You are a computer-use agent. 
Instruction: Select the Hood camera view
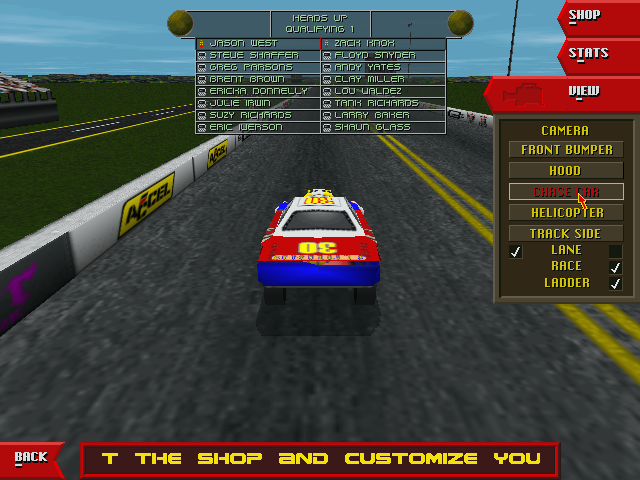click(x=565, y=171)
